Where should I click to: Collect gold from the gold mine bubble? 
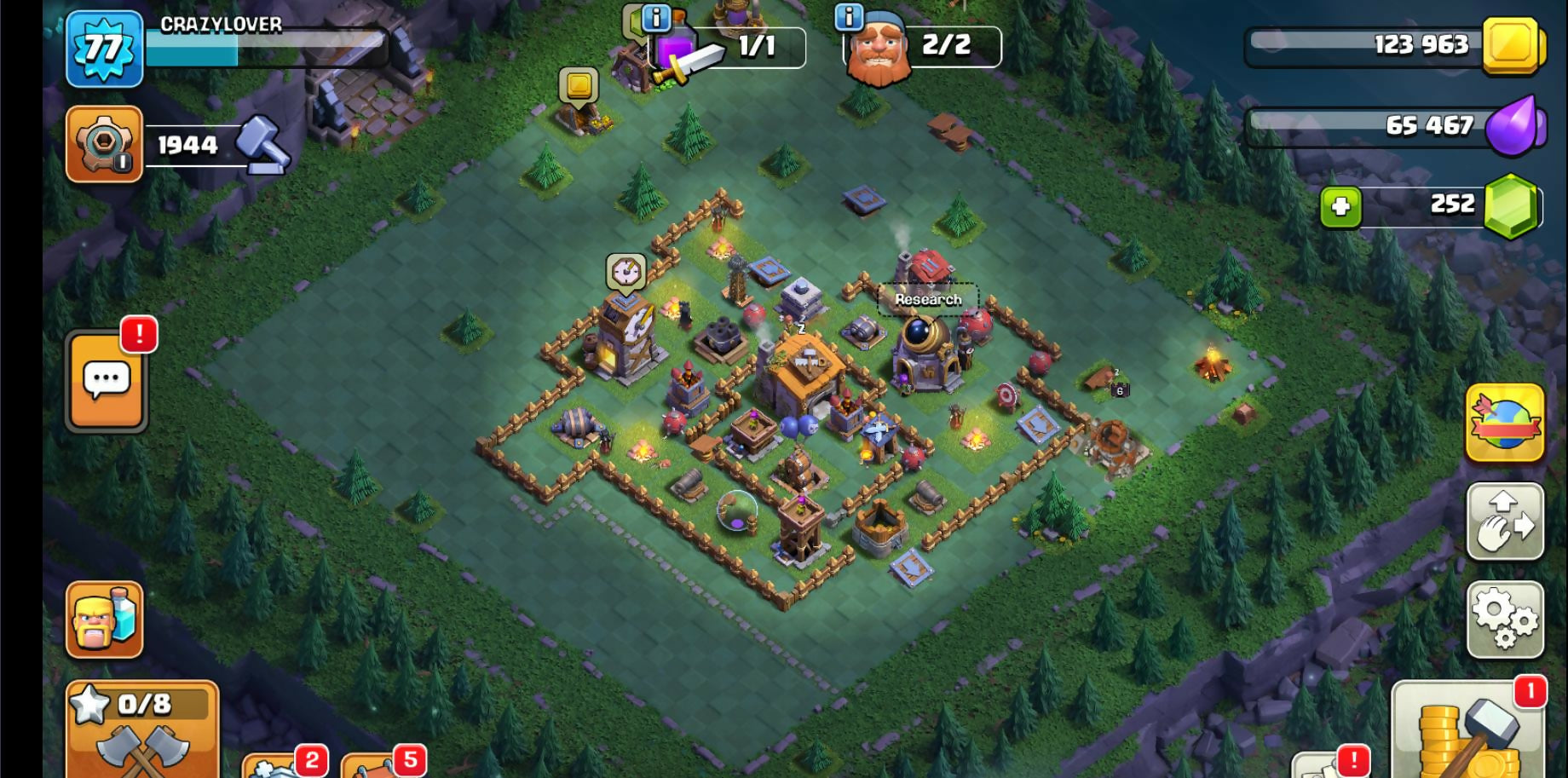point(579,86)
